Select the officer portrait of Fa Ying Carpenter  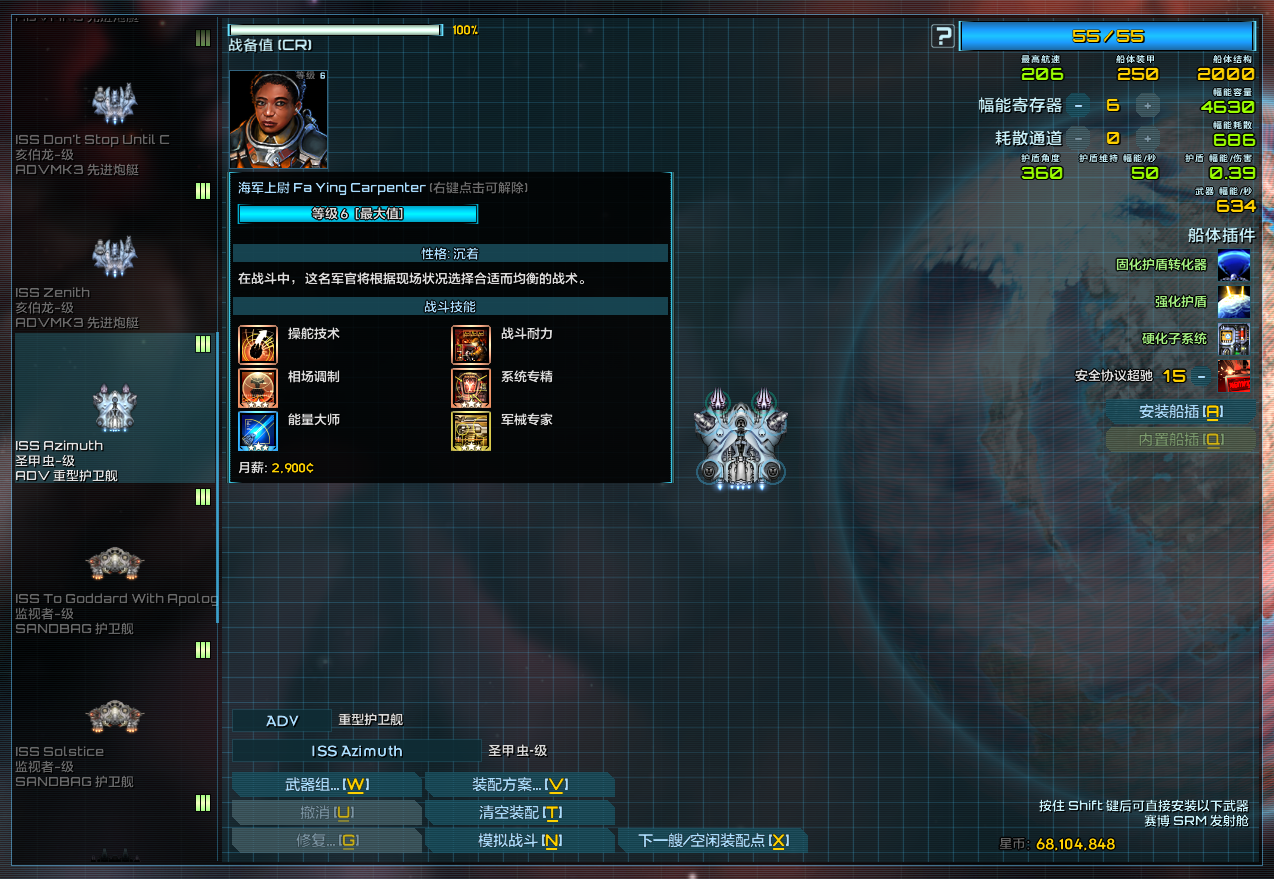coord(278,119)
